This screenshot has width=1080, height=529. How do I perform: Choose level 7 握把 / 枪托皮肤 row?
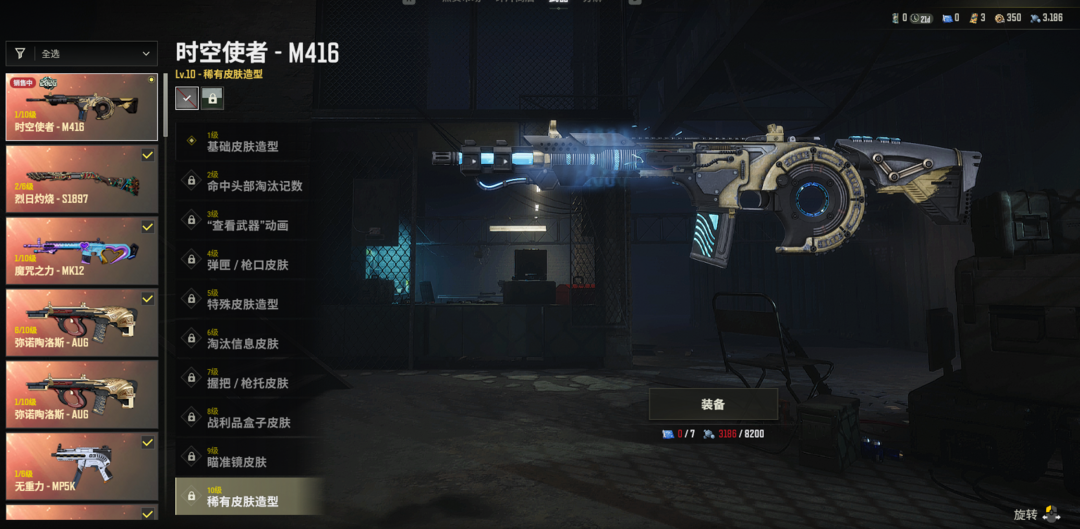click(x=250, y=379)
